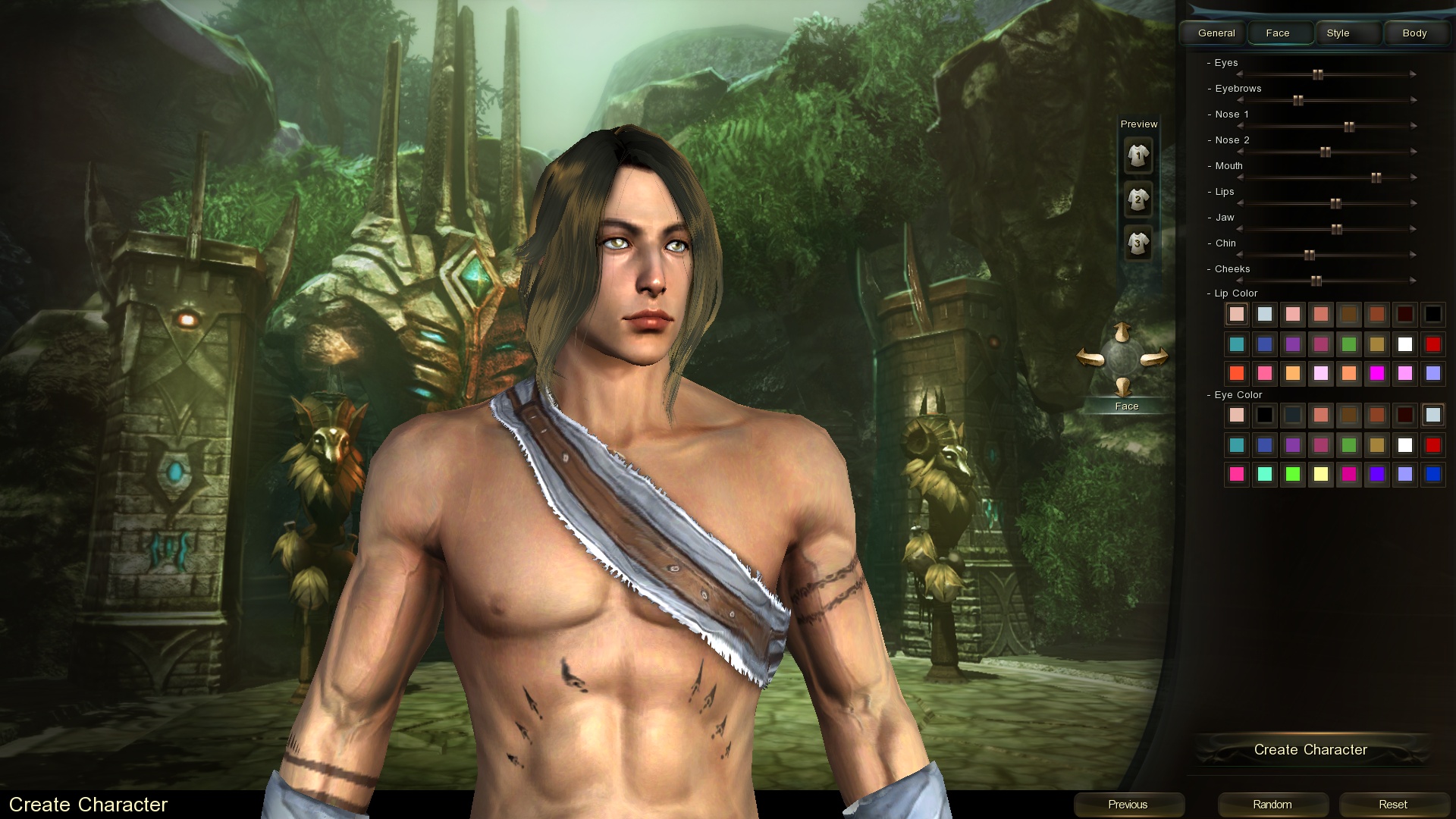
Task: Go back with the Previous button
Action: tap(1128, 805)
